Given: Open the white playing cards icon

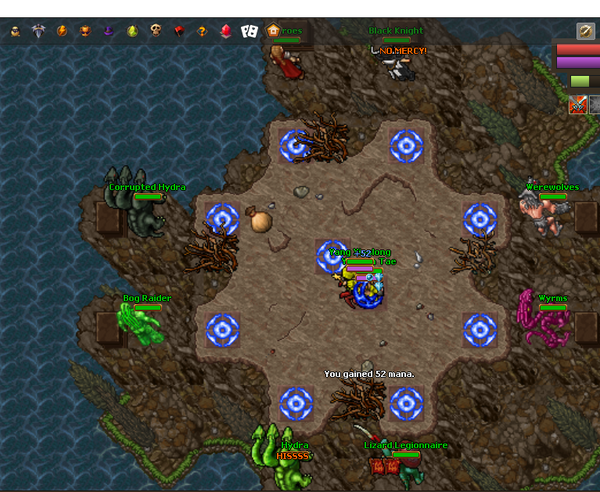Looking at the screenshot, I should pyautogui.click(x=249, y=31).
